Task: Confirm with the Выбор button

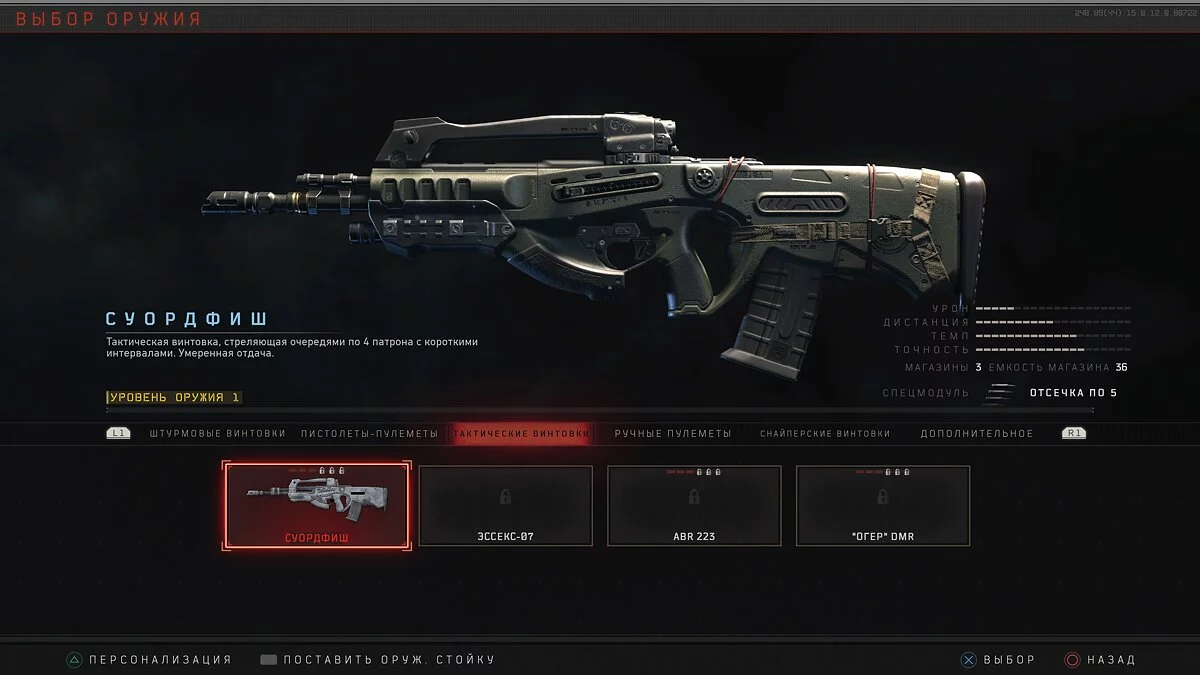Action: [998, 660]
